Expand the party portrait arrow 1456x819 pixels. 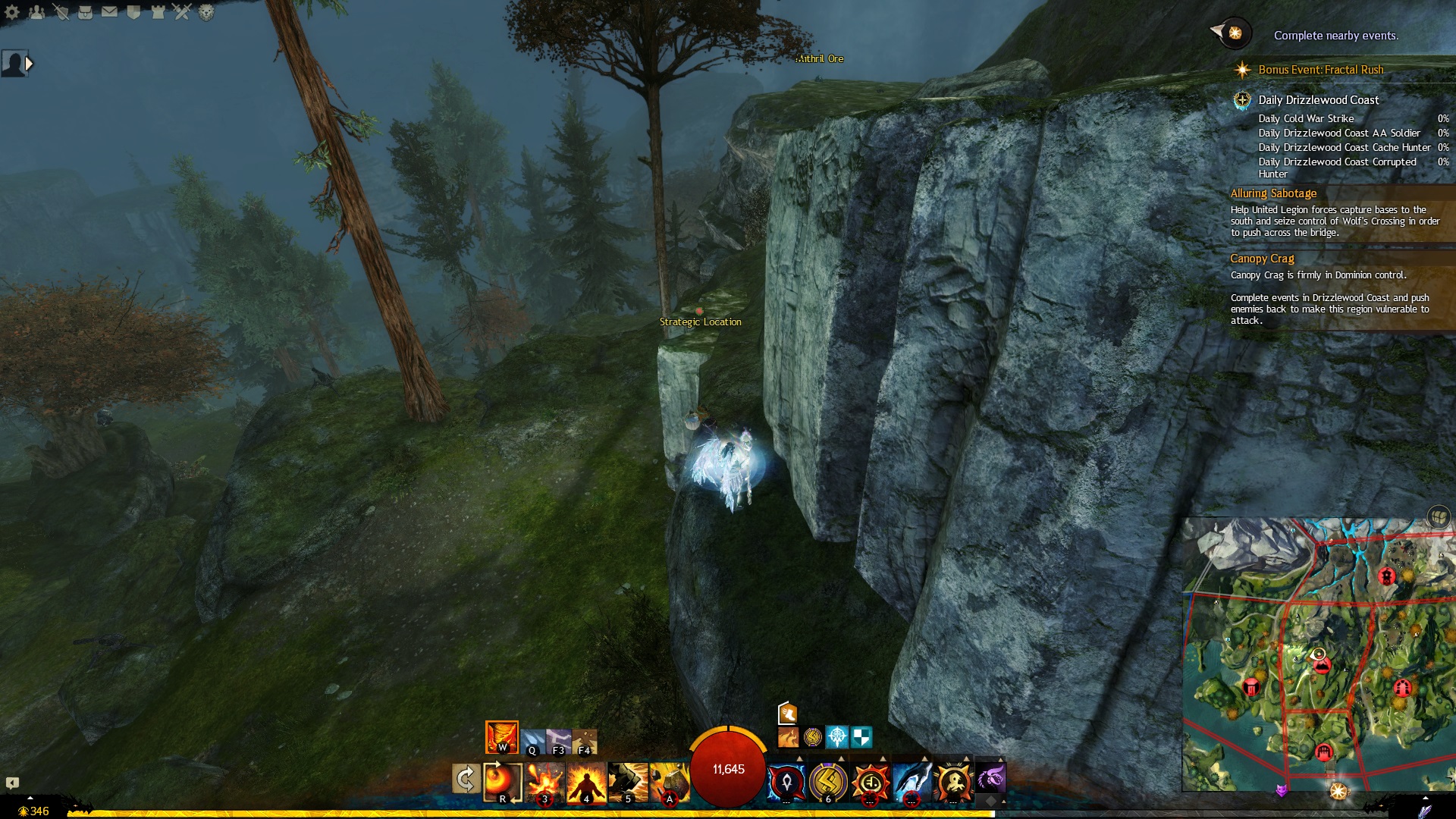[x=30, y=64]
